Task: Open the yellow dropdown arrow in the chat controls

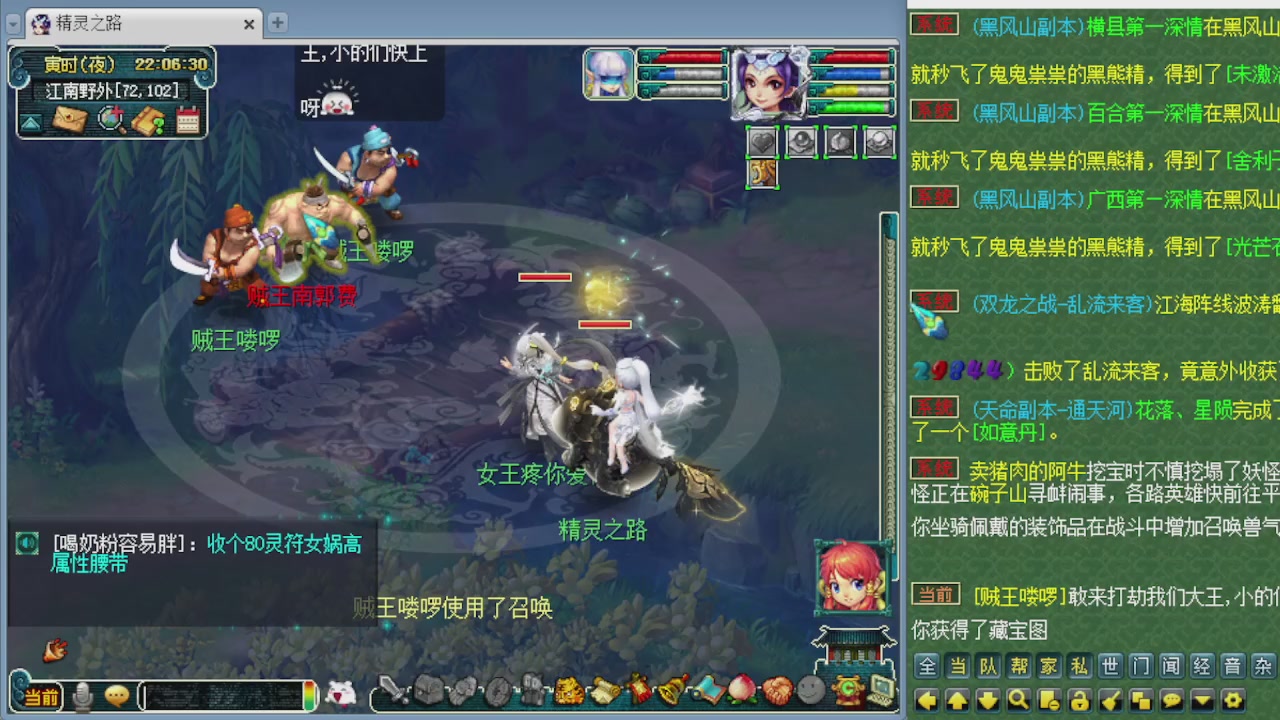Action: pyautogui.click(x=1202, y=699)
